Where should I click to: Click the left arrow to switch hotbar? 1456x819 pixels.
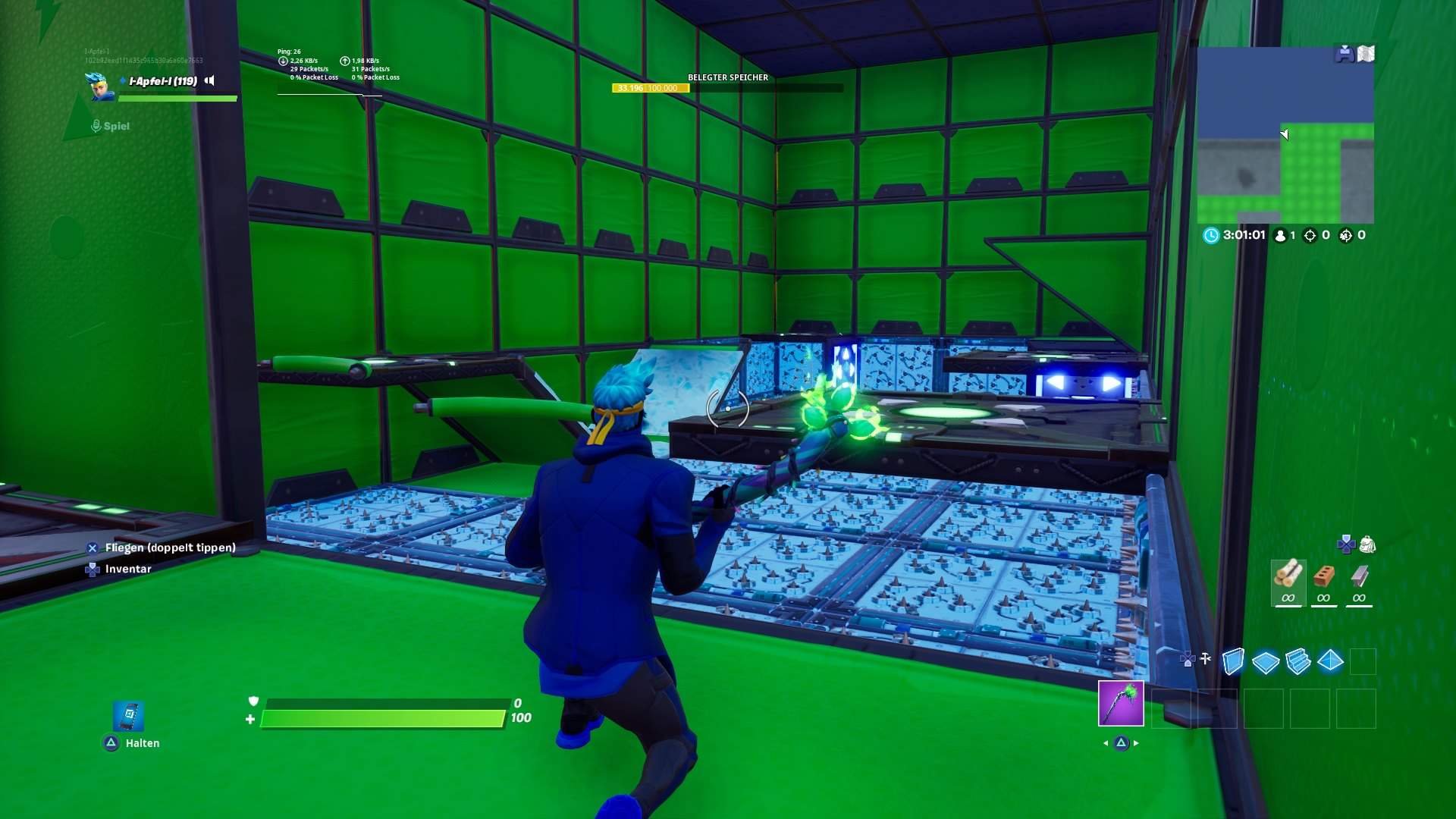(1104, 745)
